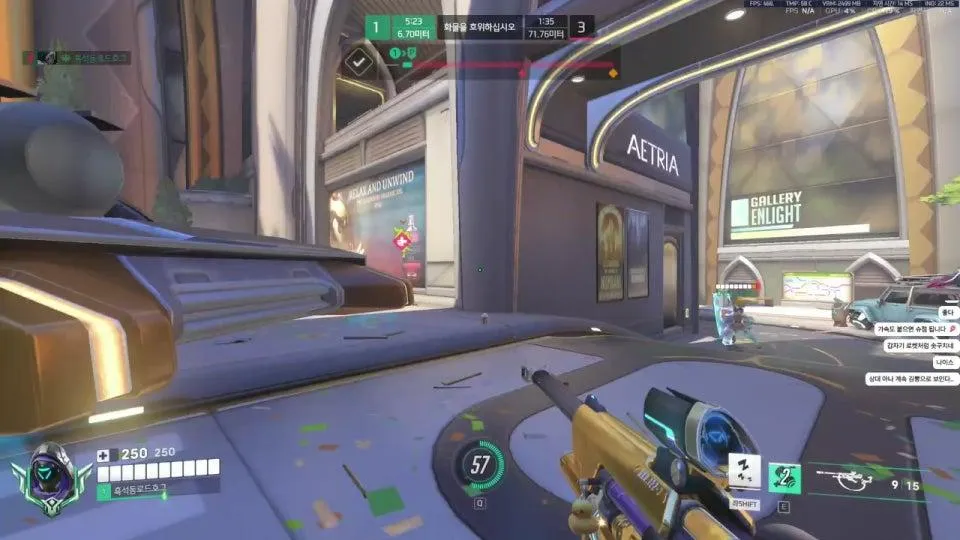
Task: Select the orange diamond checkpoint marker
Action: tap(612, 73)
